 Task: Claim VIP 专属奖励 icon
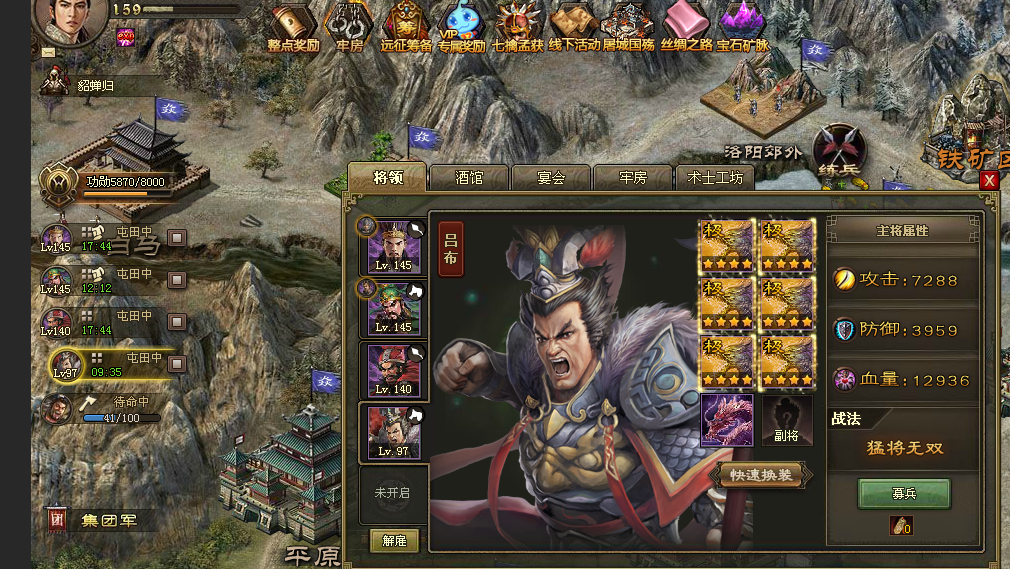[x=461, y=27]
